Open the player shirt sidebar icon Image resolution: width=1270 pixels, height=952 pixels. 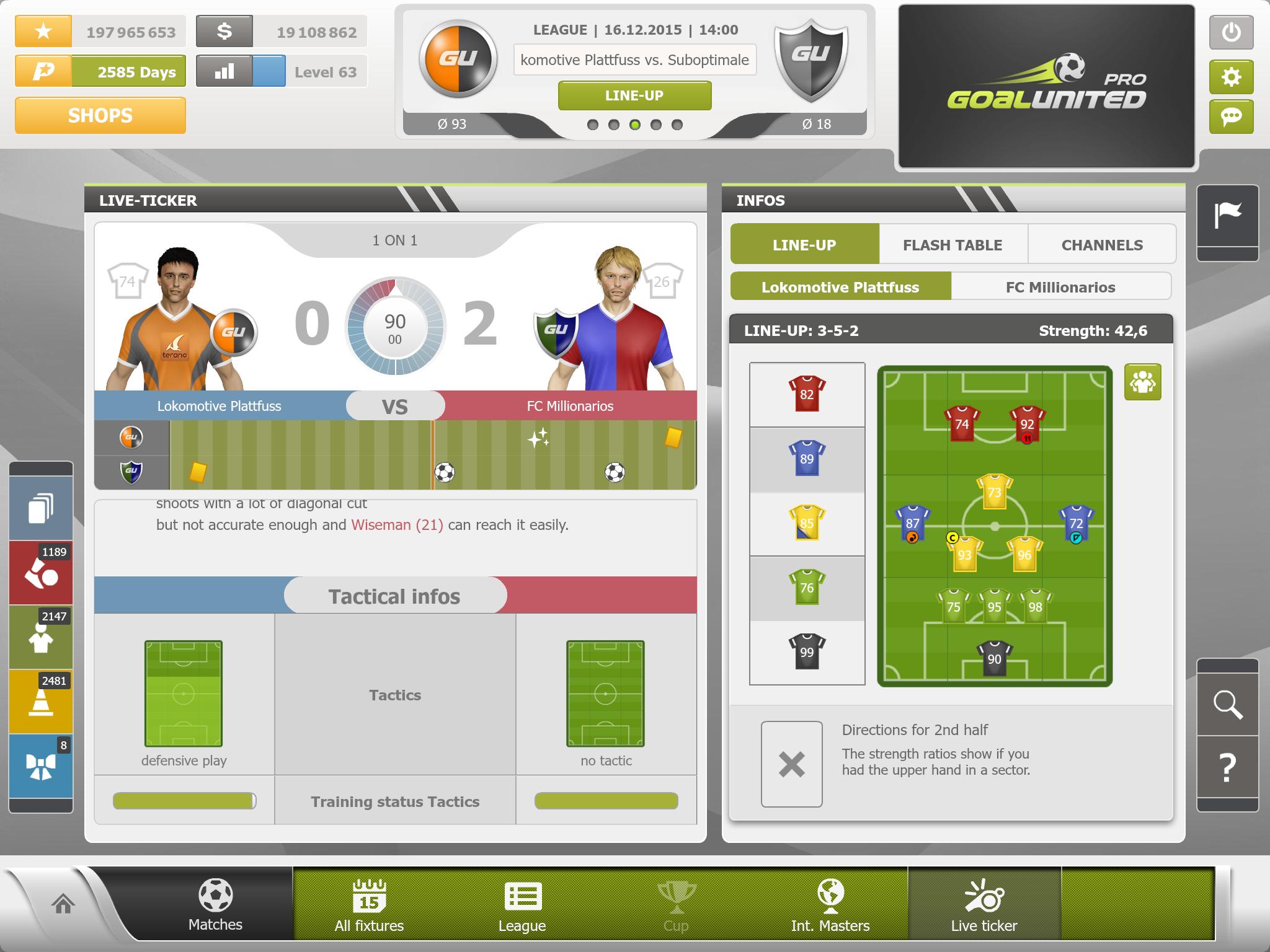click(40, 637)
